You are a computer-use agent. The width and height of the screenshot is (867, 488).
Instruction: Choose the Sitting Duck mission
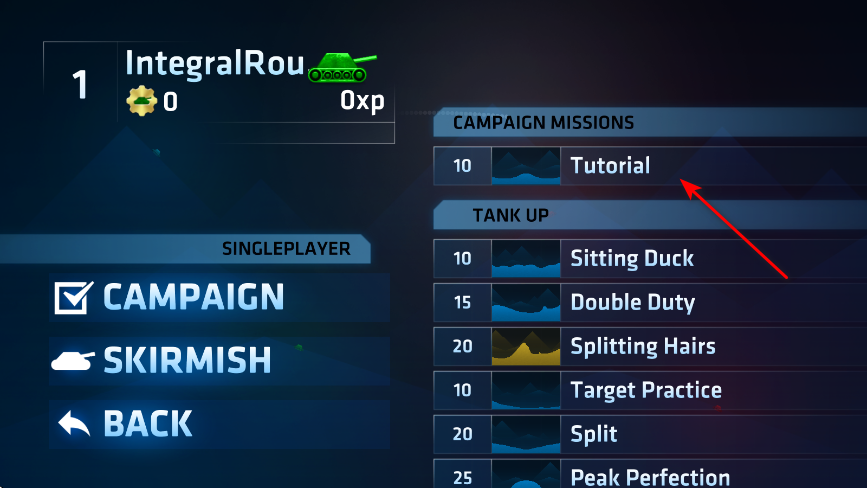coord(632,258)
